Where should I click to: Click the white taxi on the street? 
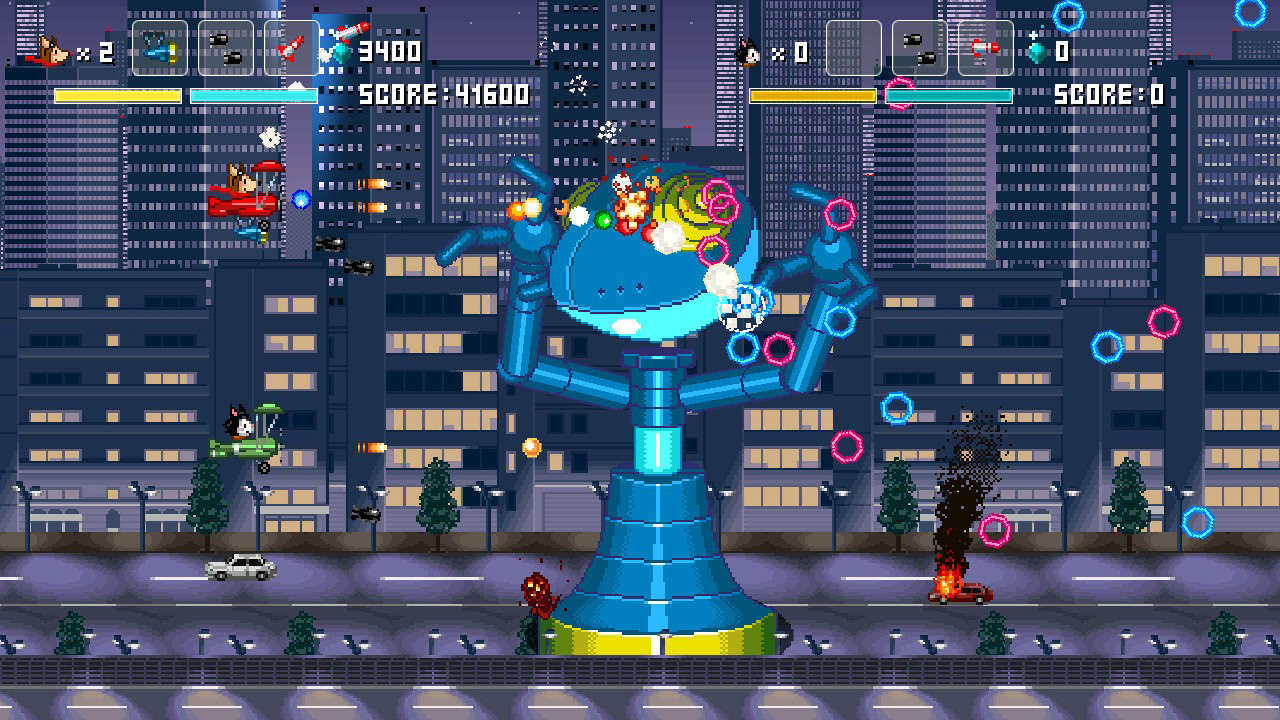(x=240, y=567)
